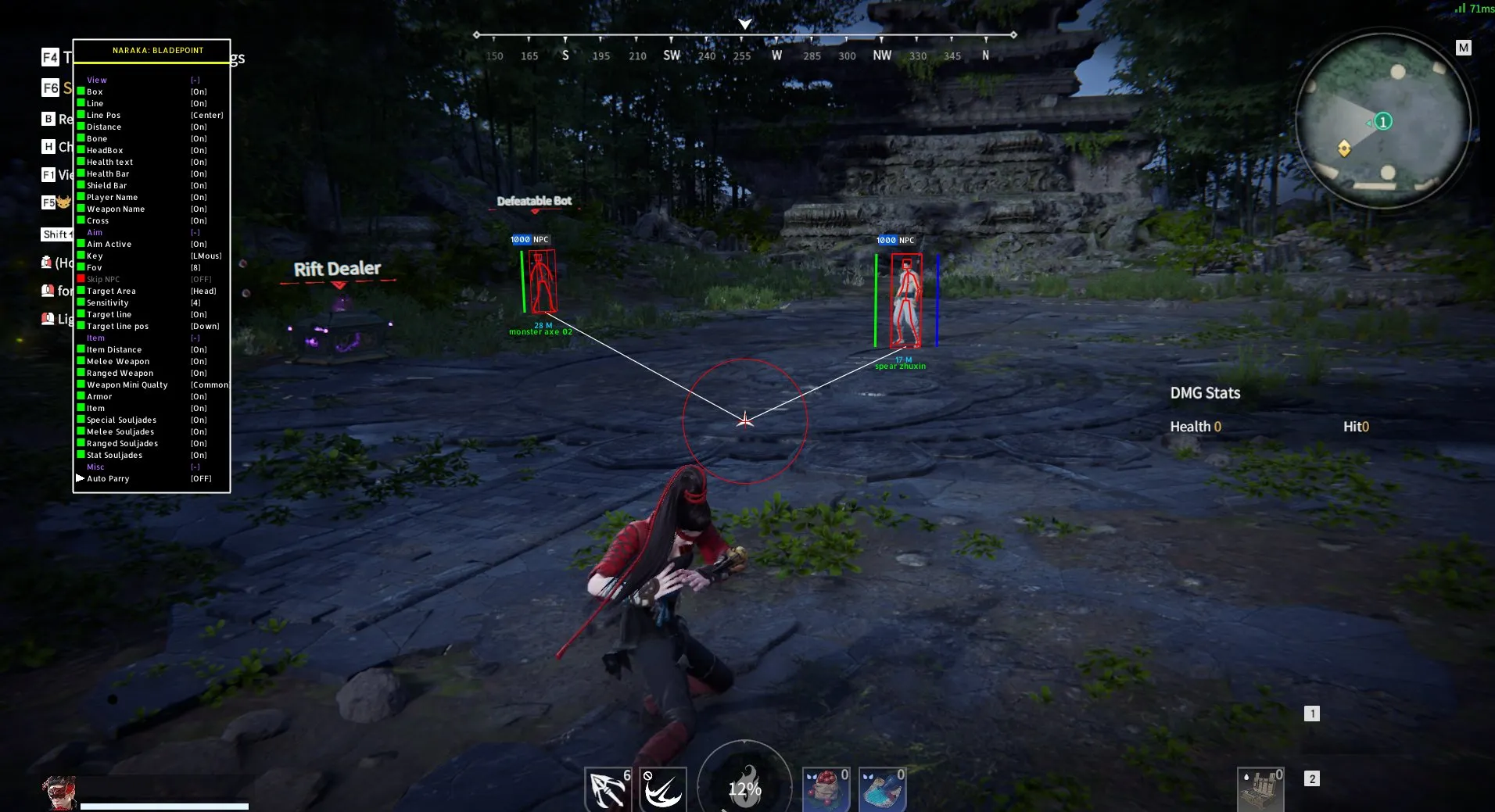The height and width of the screenshot is (812, 1495).
Task: Open the M map from the minimap corner
Action: (1463, 47)
